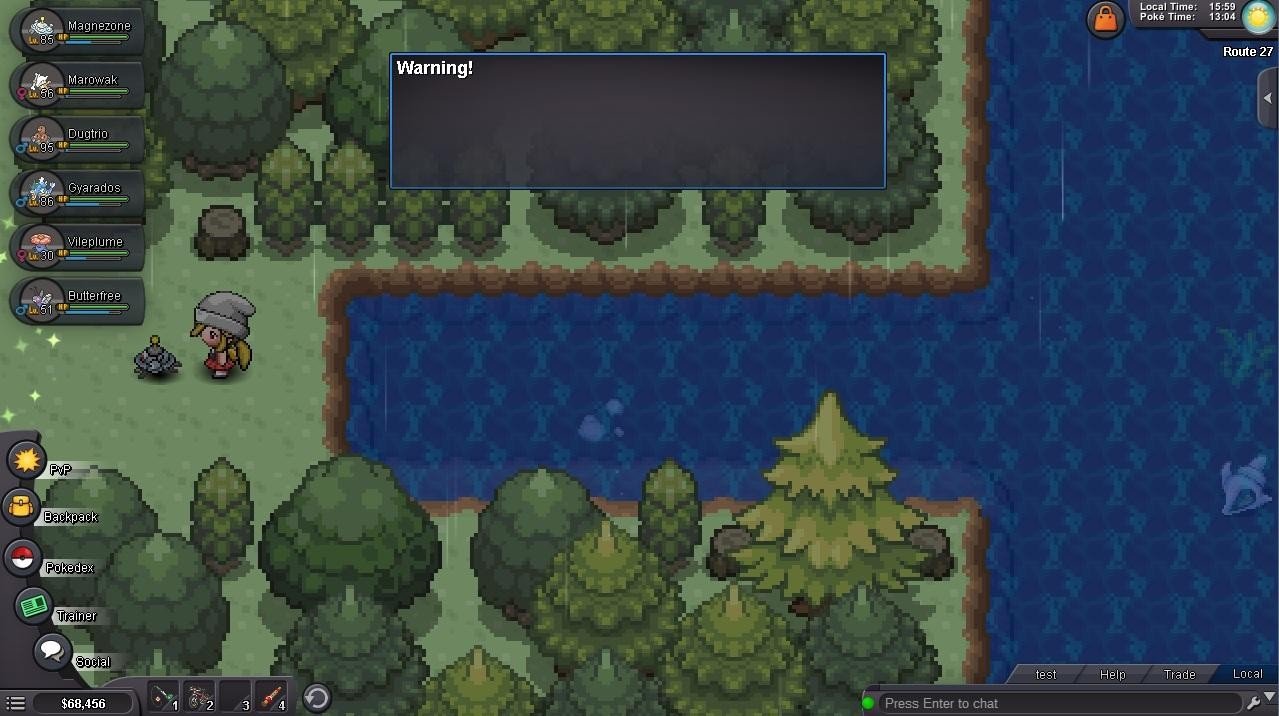This screenshot has height=716, width=1279.
Task: Click the main menu list icon
Action: tap(16, 703)
